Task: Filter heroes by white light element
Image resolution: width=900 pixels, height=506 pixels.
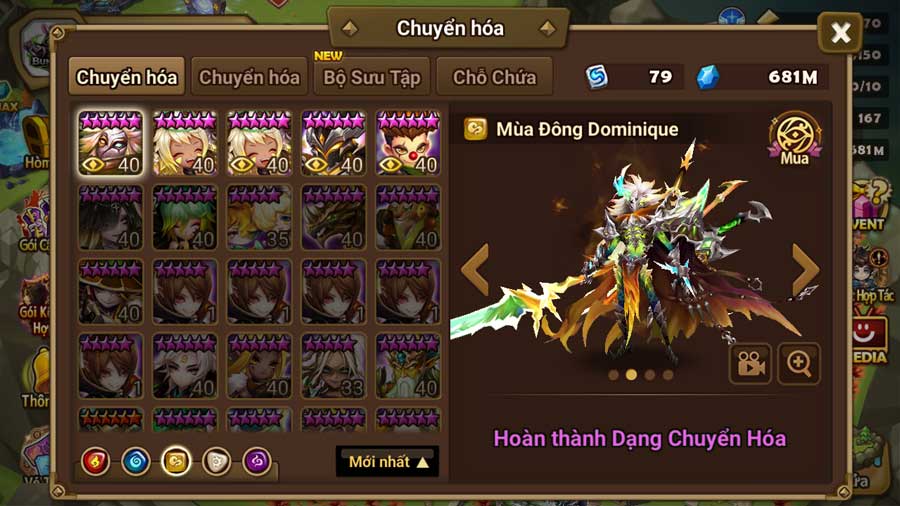Action: [x=216, y=460]
